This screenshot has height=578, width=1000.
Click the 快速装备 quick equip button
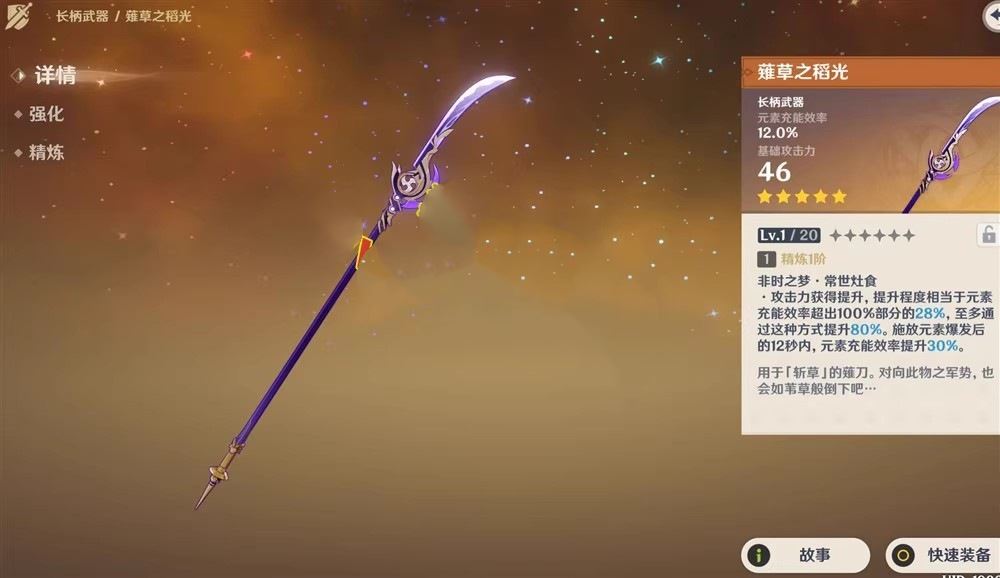tap(942, 555)
